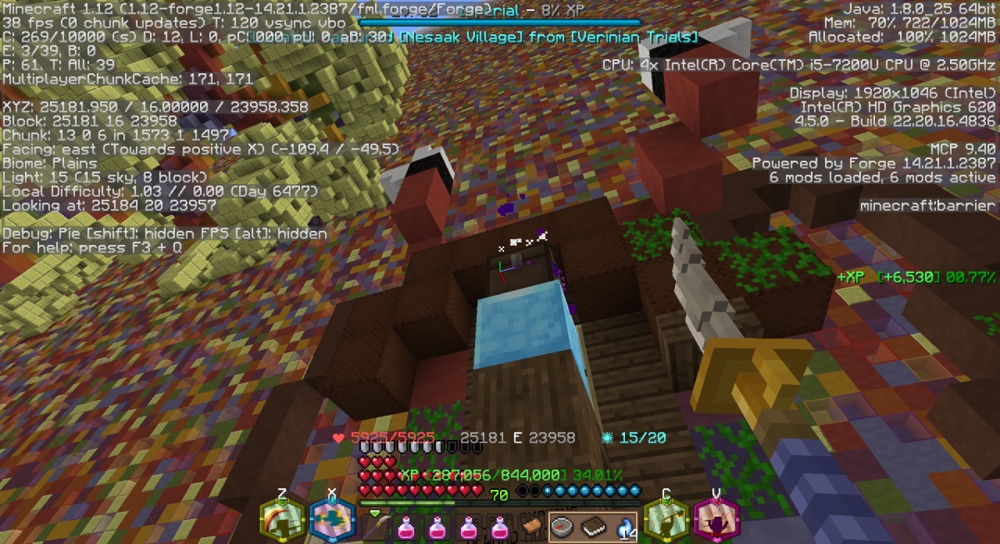Use the pink hexagon V ability
This screenshot has height=544, width=1000.
tap(716, 519)
